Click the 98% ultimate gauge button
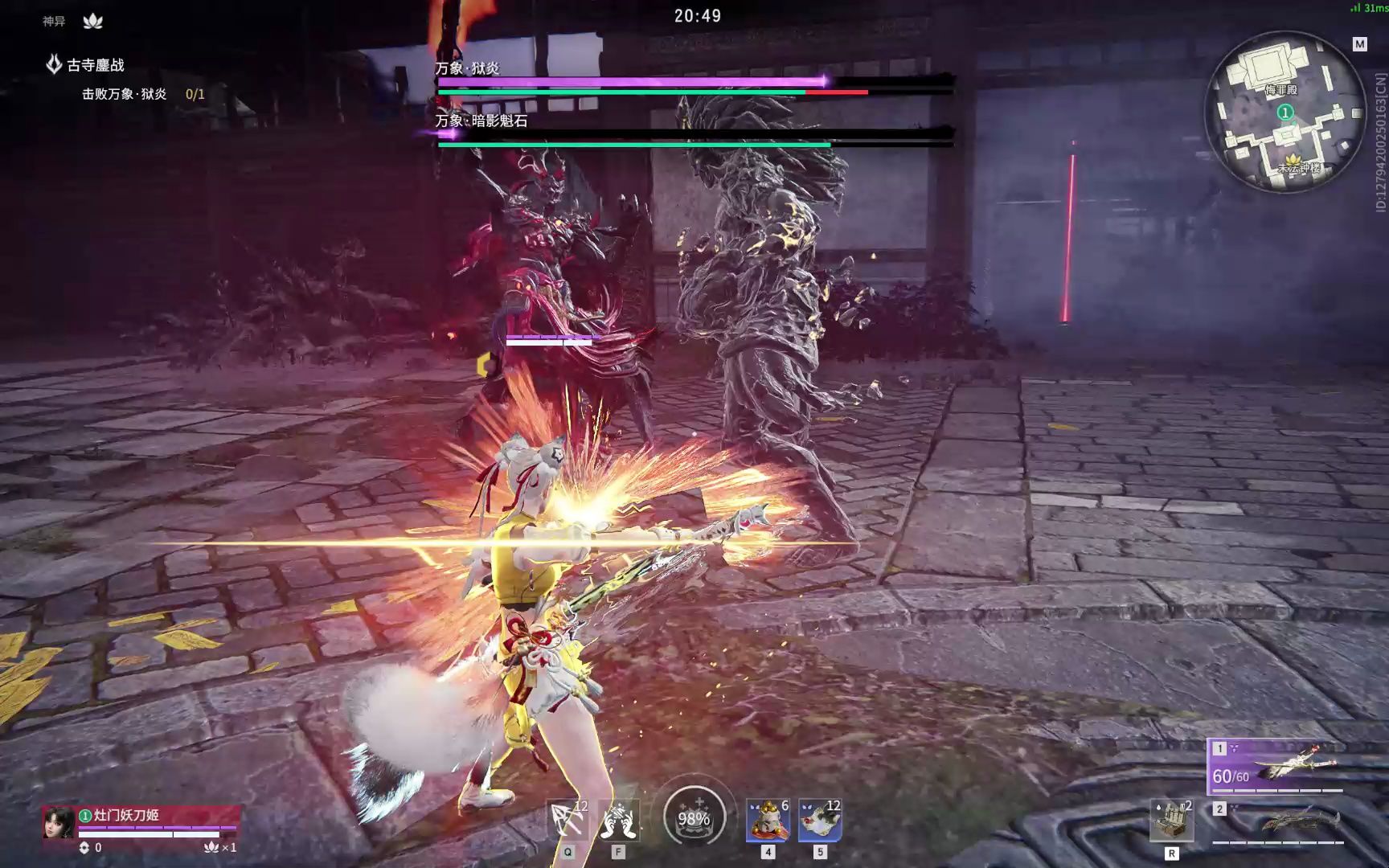The width and height of the screenshot is (1389, 868). click(696, 817)
